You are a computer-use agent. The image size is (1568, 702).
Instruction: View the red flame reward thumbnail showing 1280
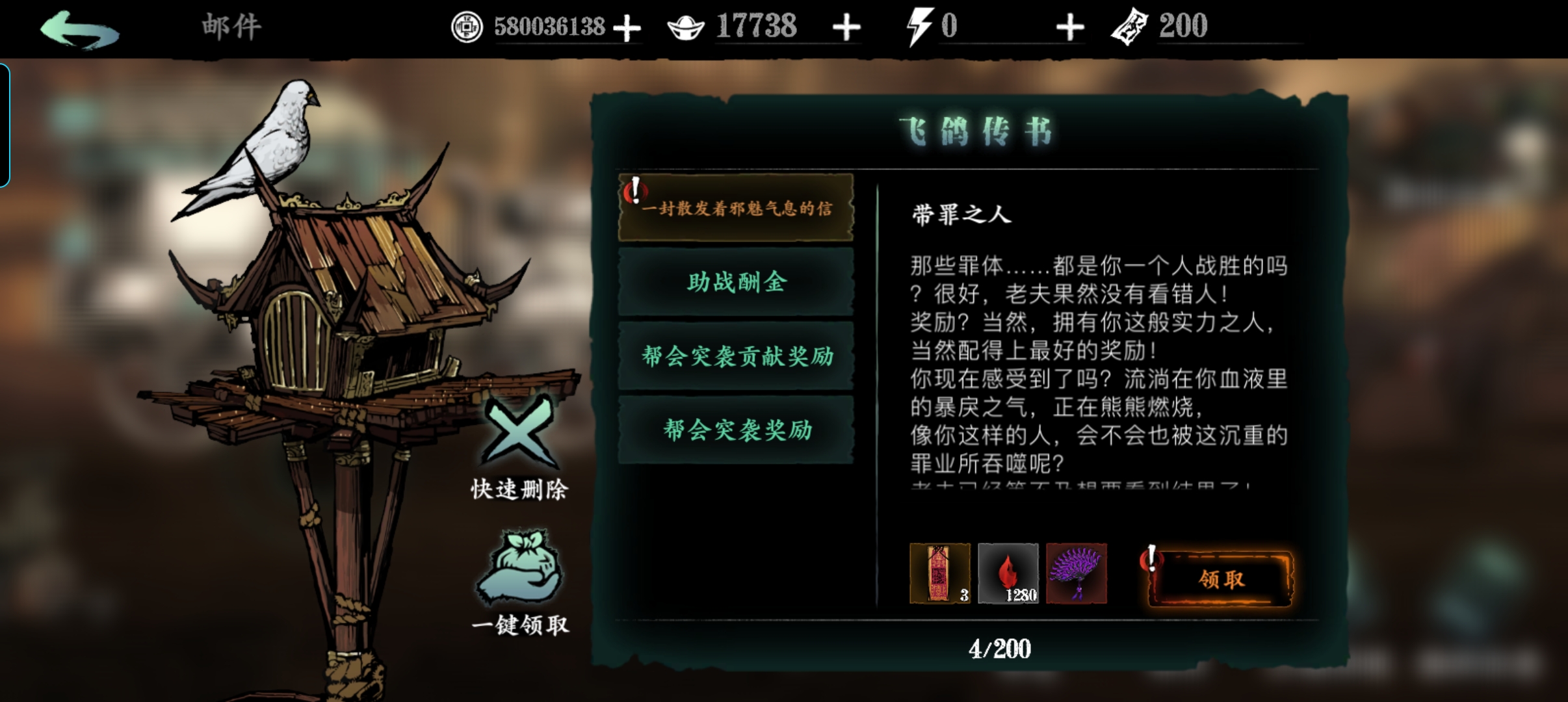click(x=1009, y=575)
